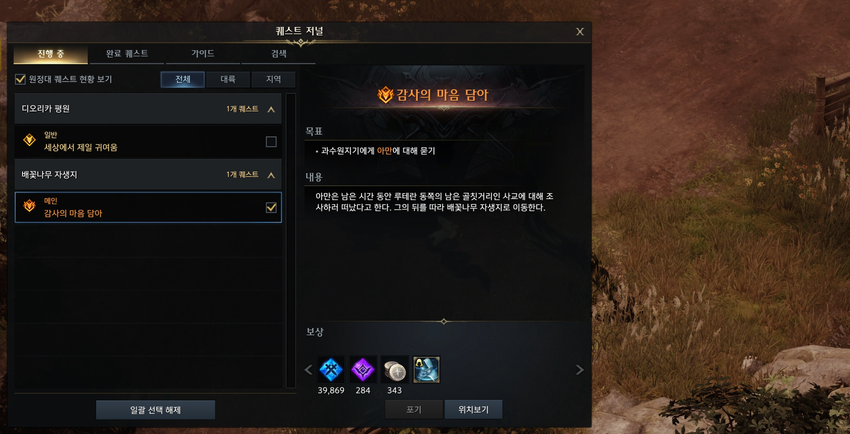Screen dimensions: 850x434
Task: Filter quests by 지역
Action: [273, 79]
